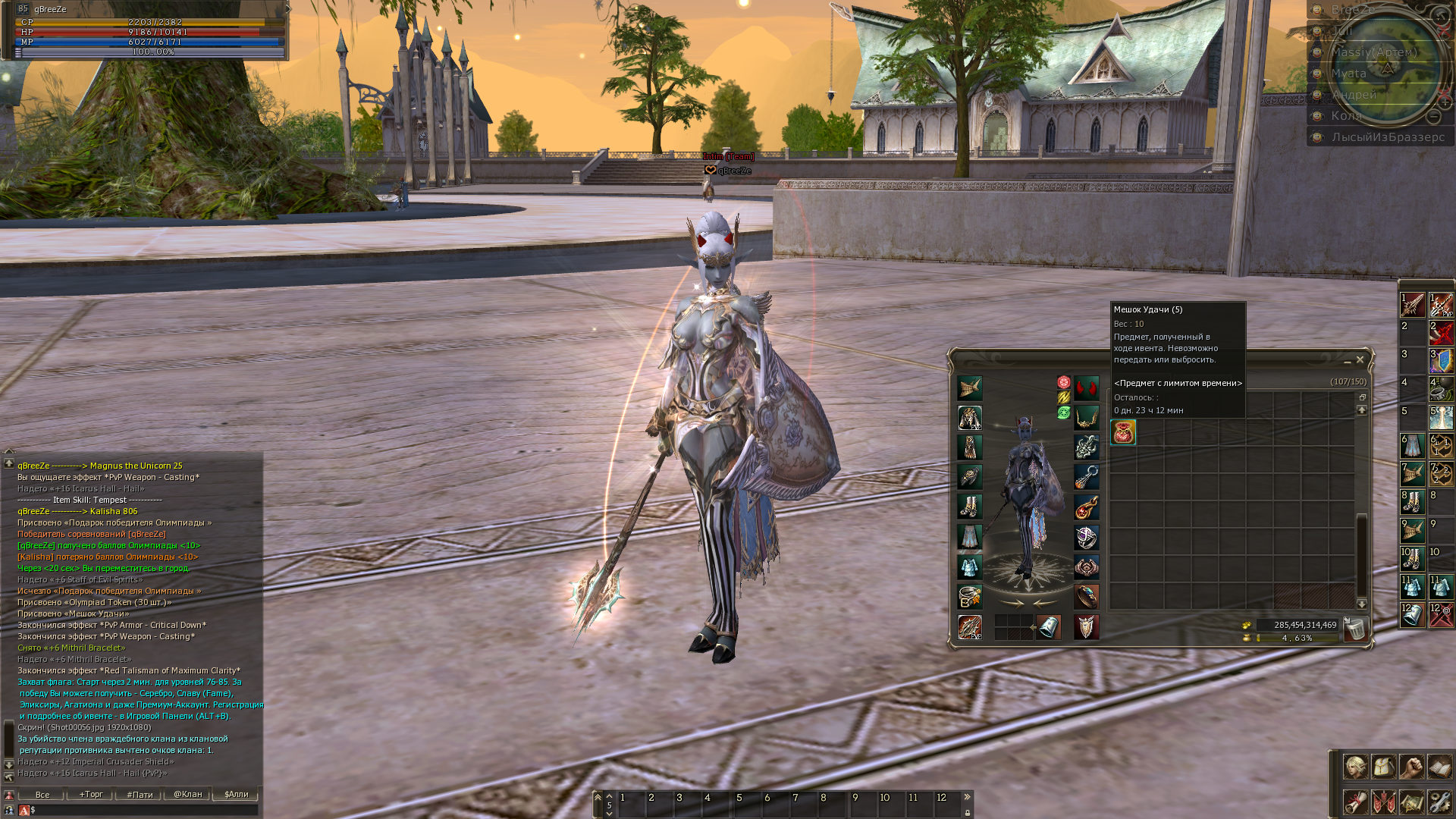This screenshot has height=819, width=1456.
Task: Switch to the @Клан chat tab
Action: tap(188, 795)
